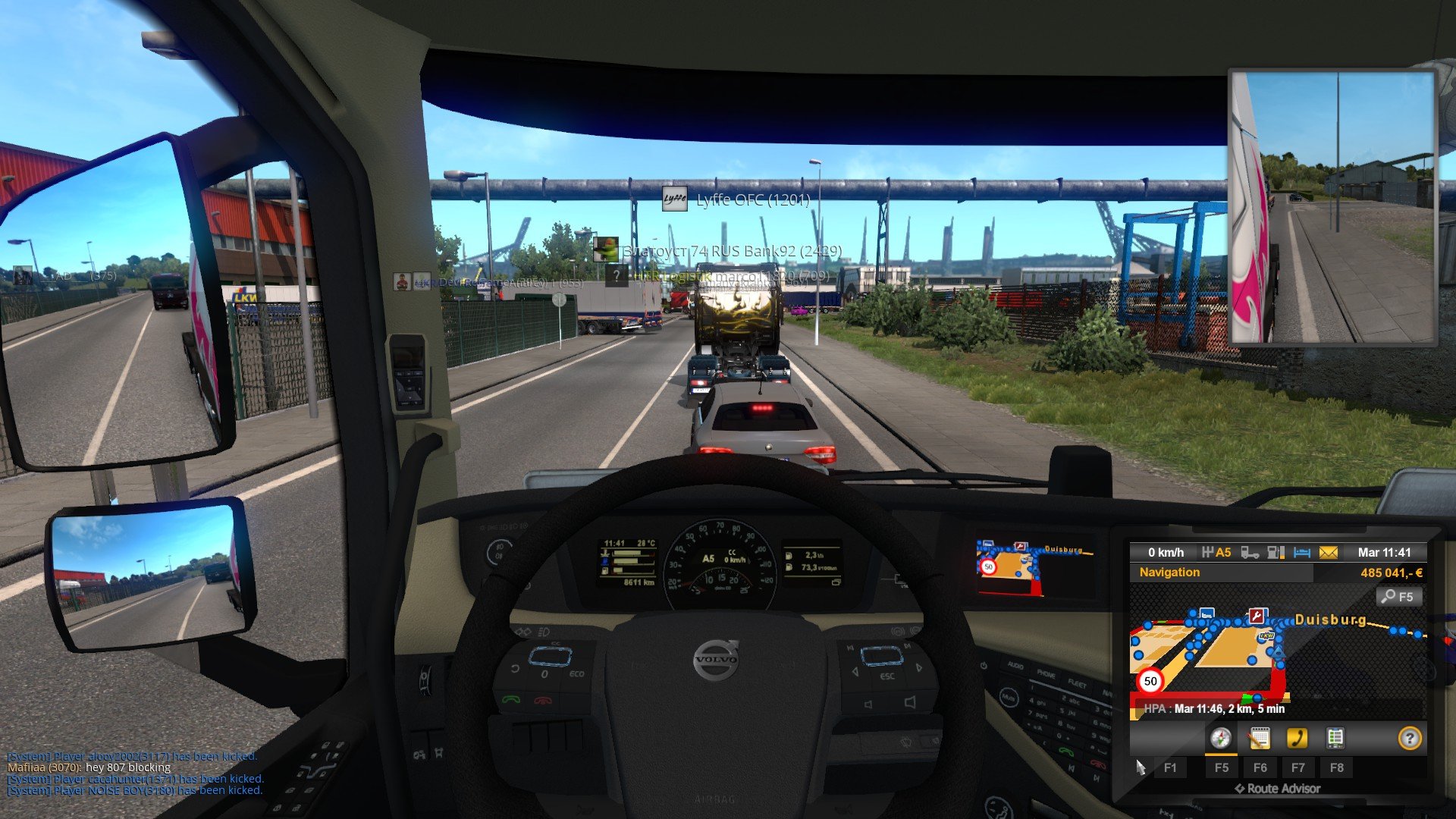
Task: Select the rest stop marker on map
Action: [1206, 613]
